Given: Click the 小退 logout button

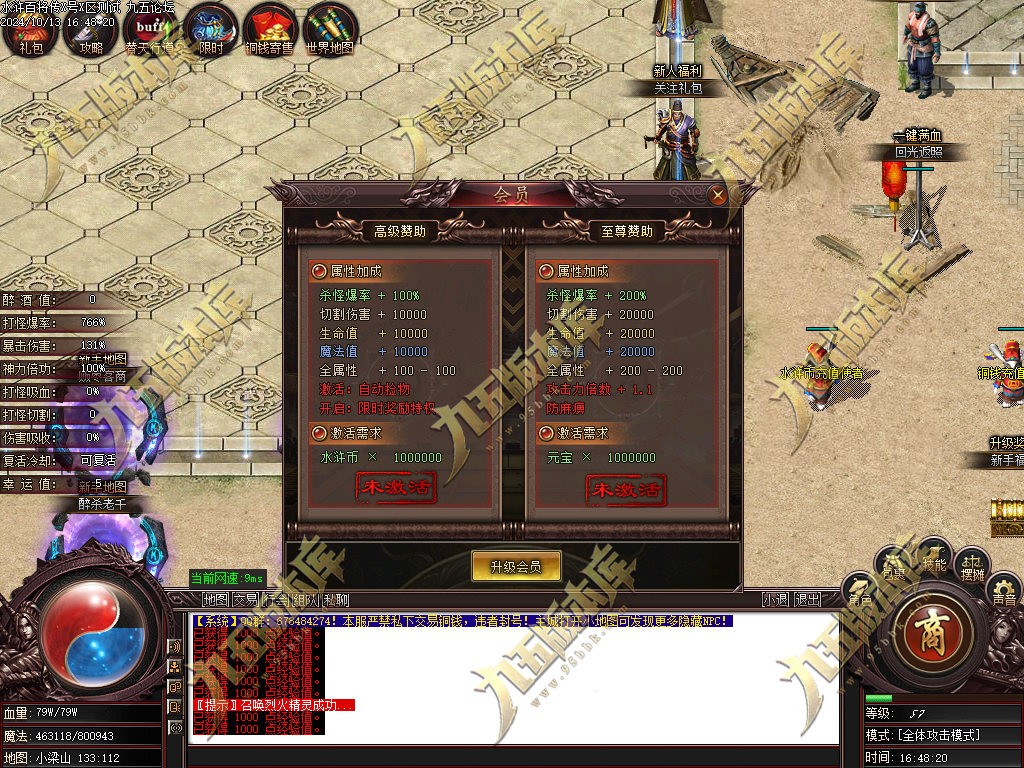Looking at the screenshot, I should pyautogui.click(x=775, y=600).
